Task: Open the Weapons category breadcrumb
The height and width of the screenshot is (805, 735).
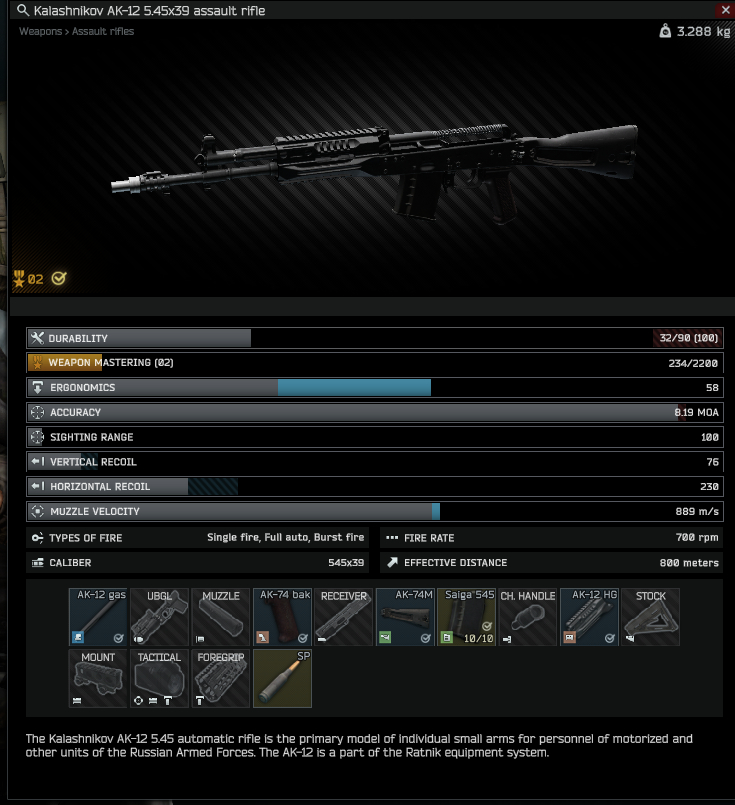Action: 40,32
